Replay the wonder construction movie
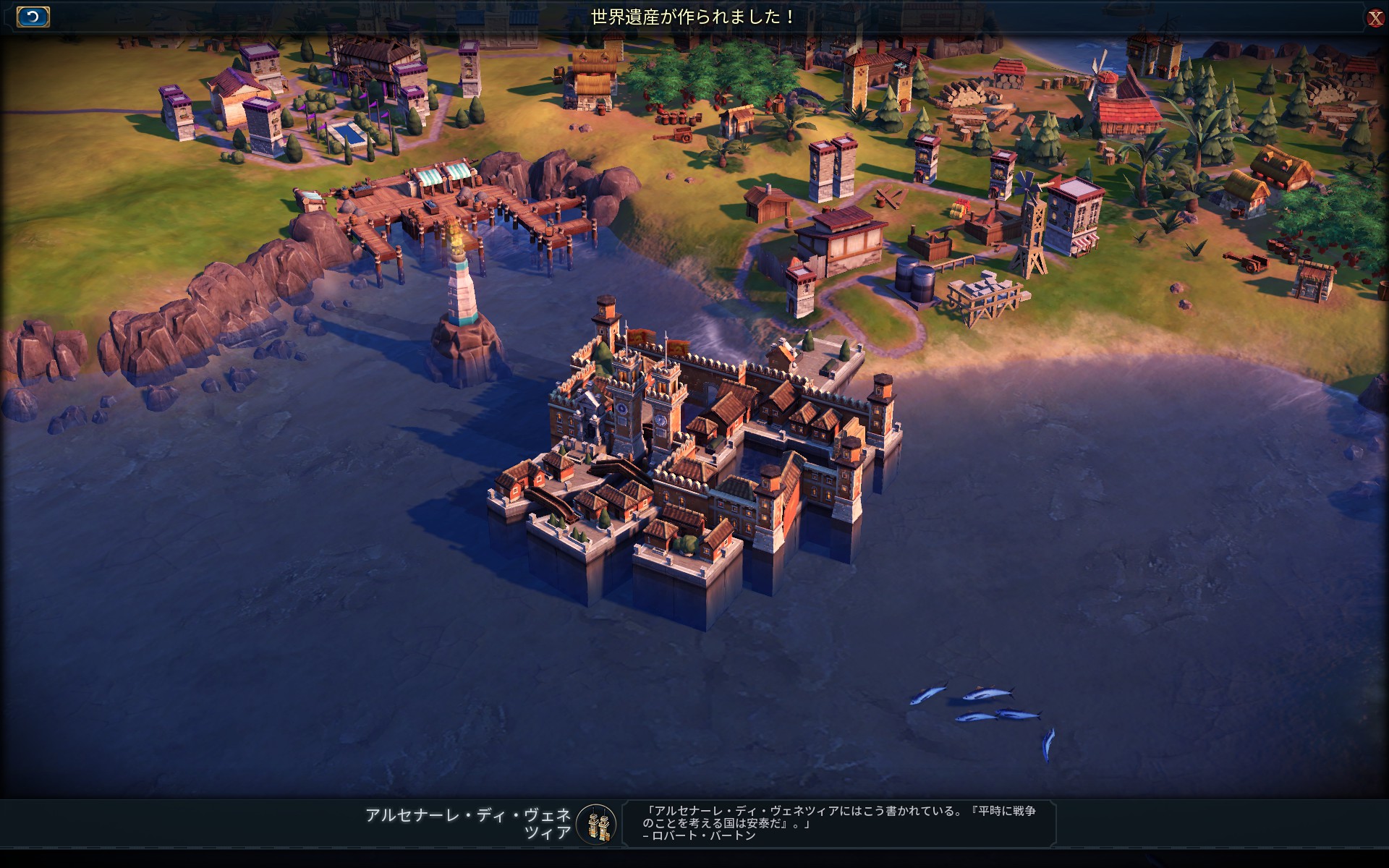This screenshot has width=1389, height=868. (x=33, y=17)
